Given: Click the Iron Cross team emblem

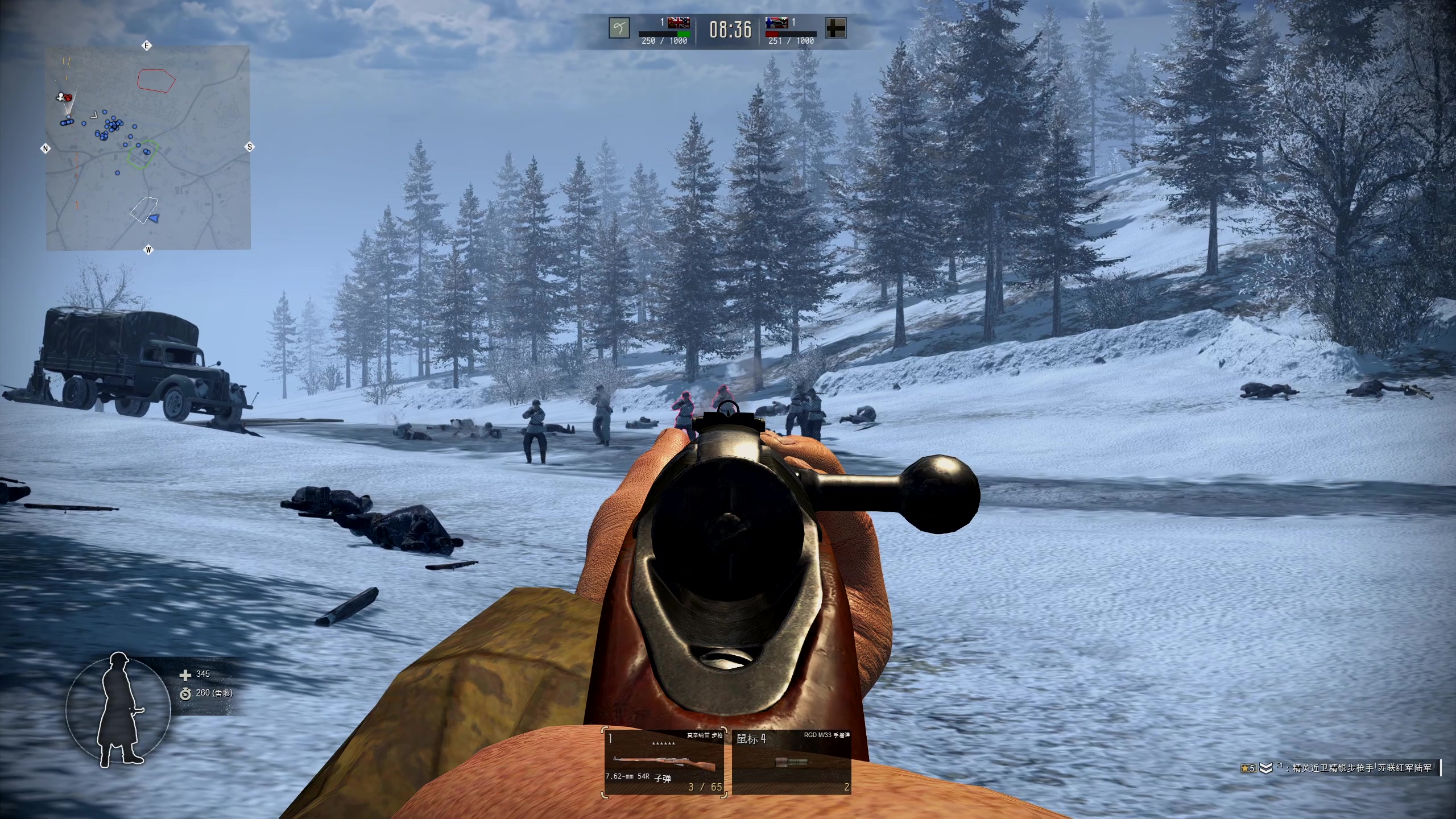Looking at the screenshot, I should 835,28.
